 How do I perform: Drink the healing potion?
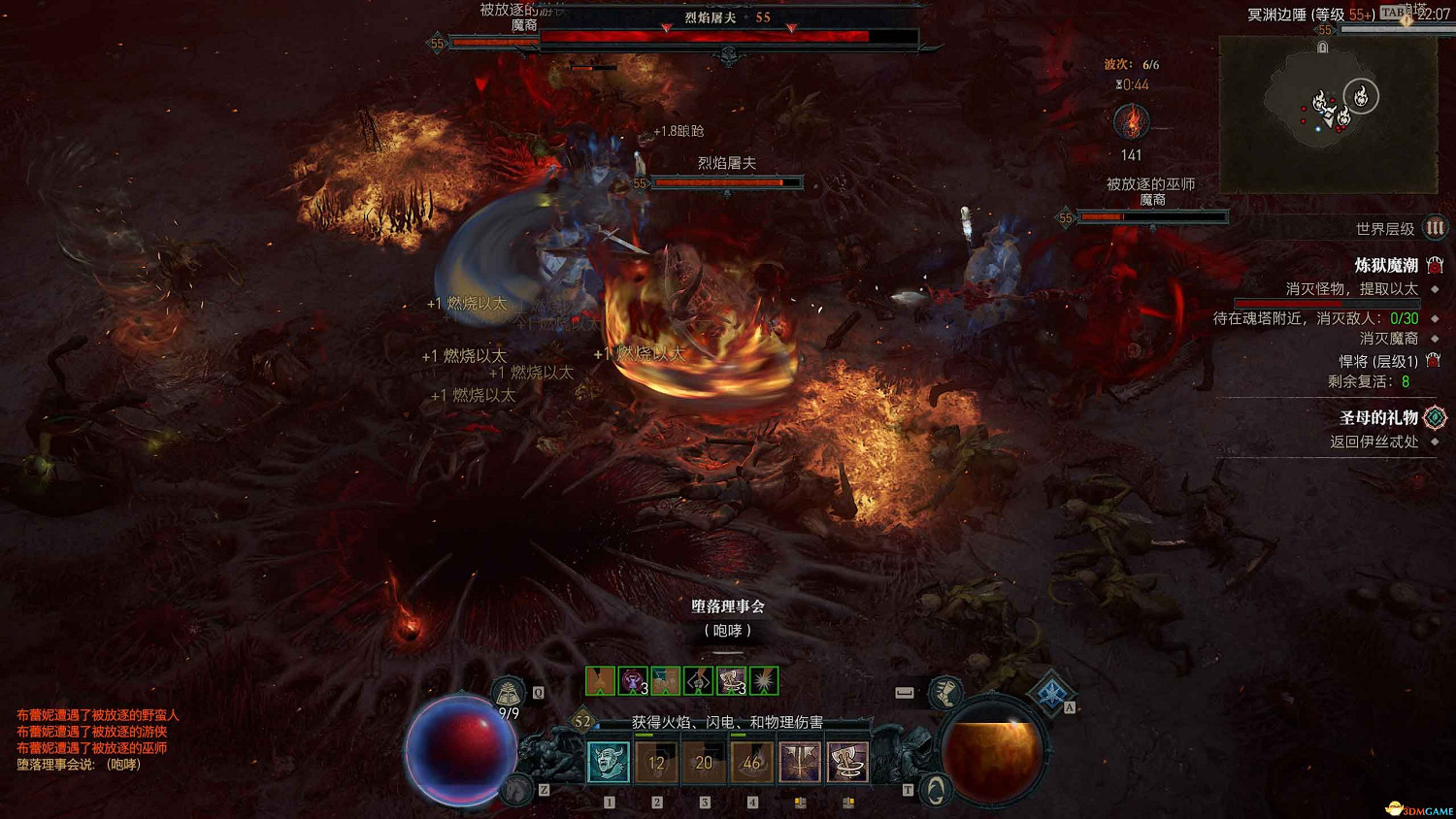click(508, 694)
